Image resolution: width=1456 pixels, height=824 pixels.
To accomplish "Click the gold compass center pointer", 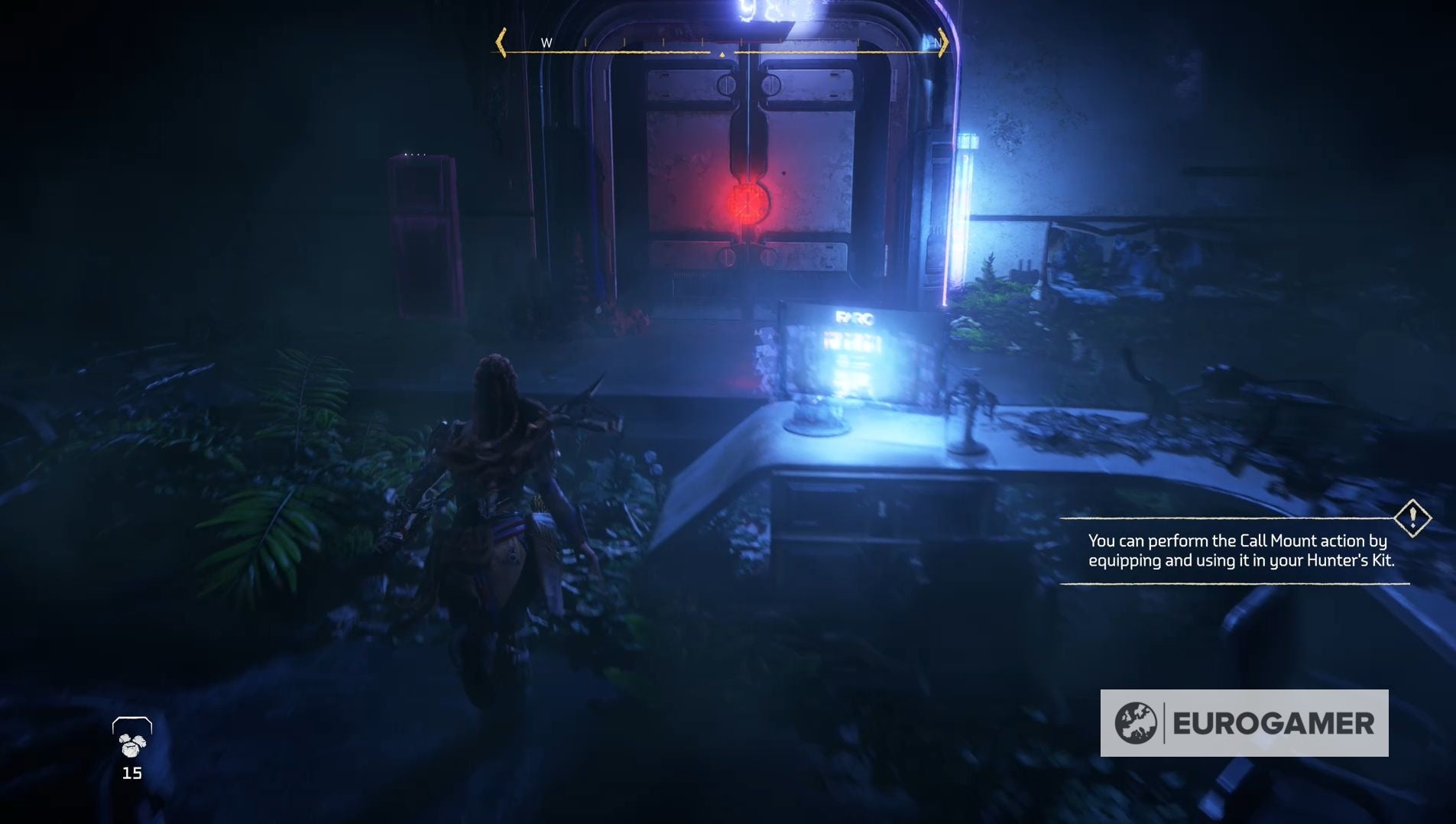I will point(722,54).
